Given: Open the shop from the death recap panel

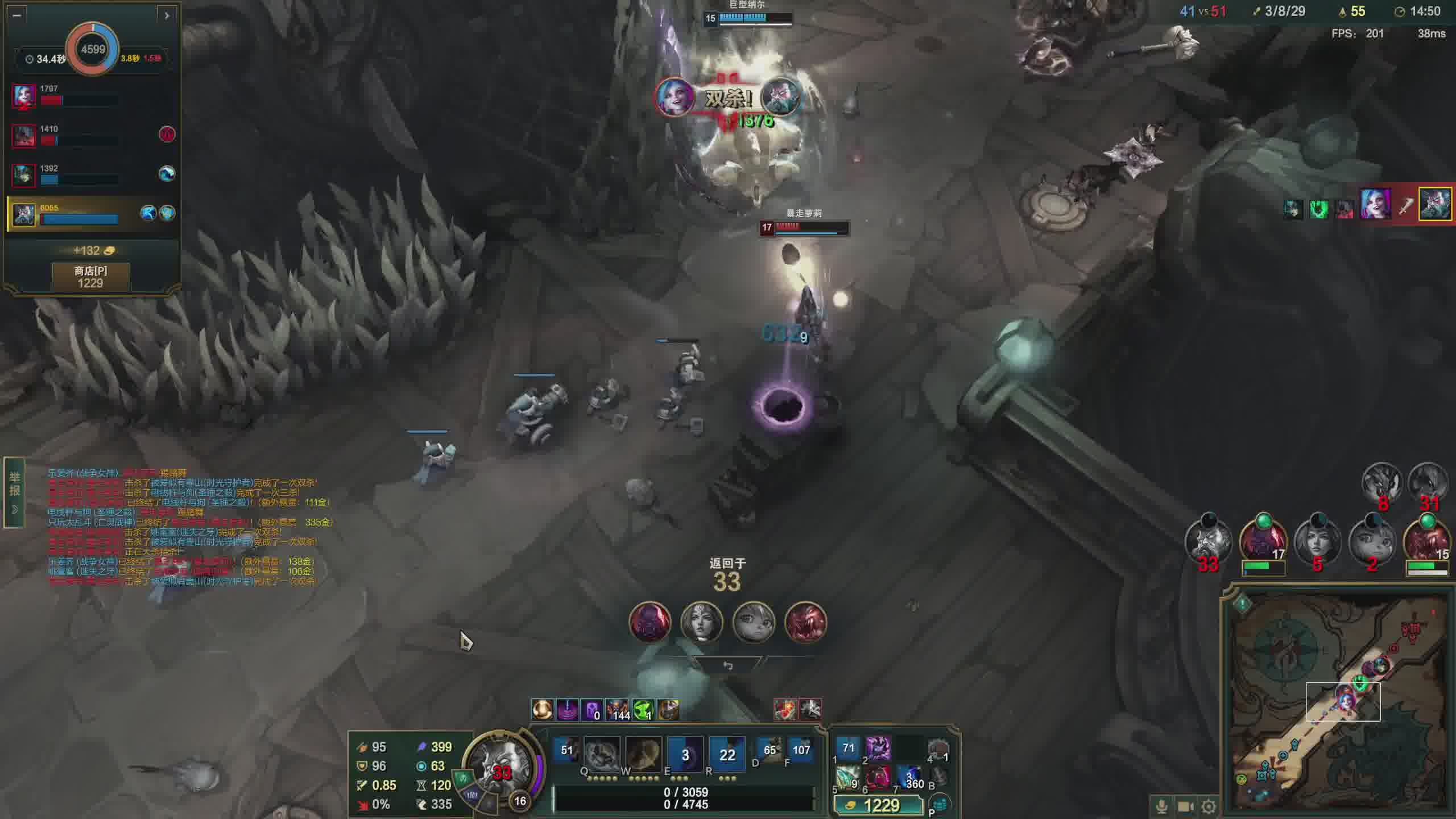Looking at the screenshot, I should [x=90, y=277].
